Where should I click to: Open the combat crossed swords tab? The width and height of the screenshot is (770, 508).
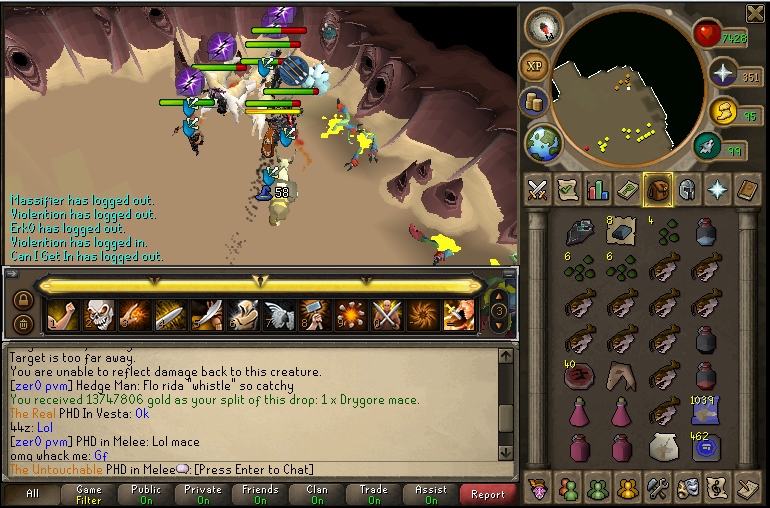pos(537,188)
